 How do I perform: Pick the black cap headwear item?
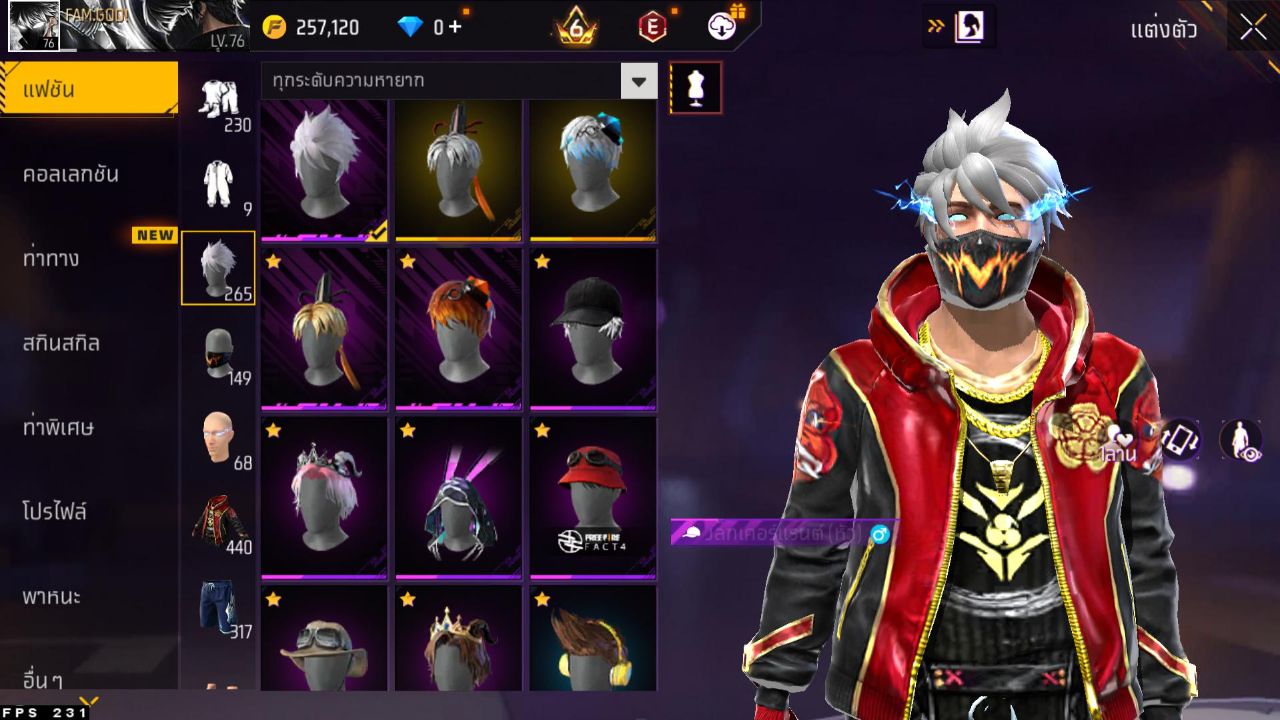coord(593,328)
